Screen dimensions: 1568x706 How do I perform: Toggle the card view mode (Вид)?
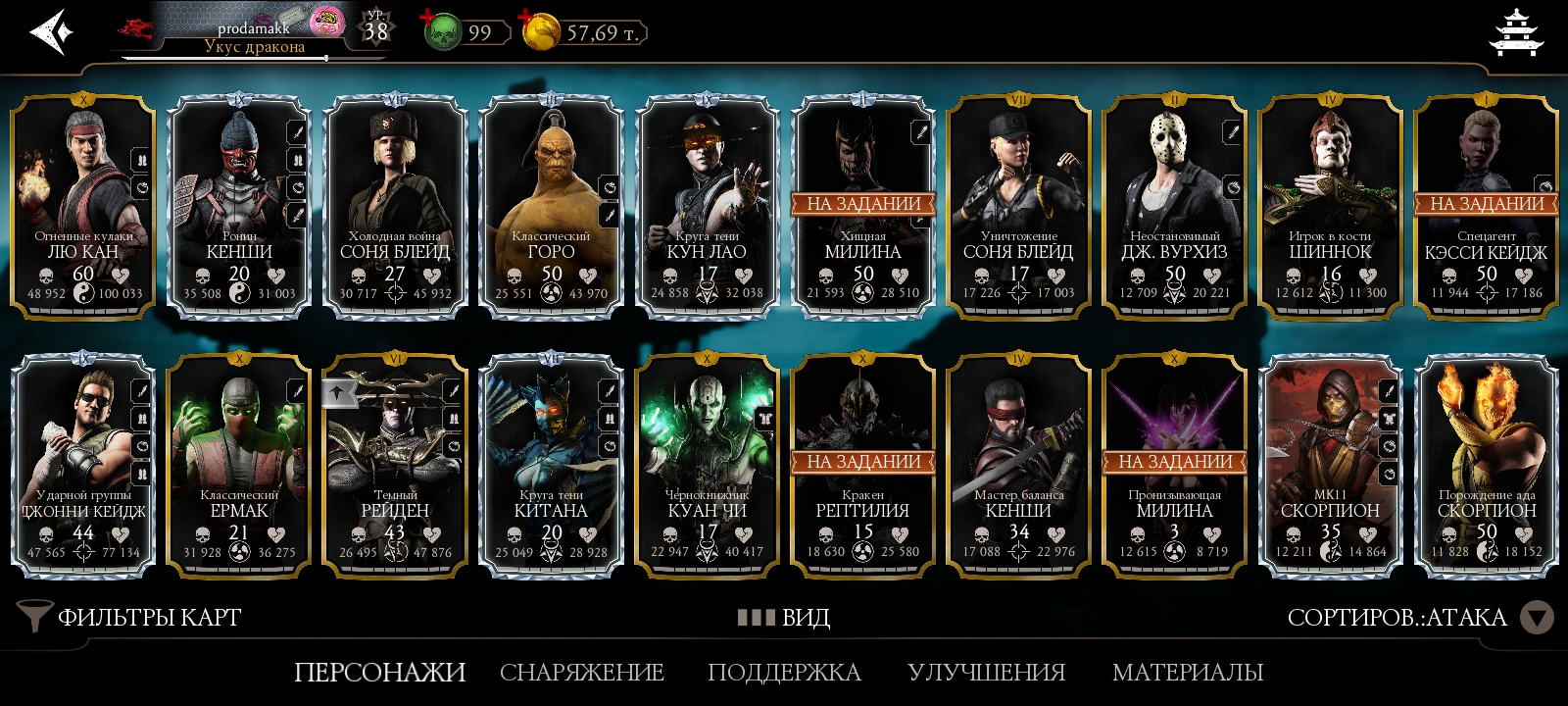tap(784, 617)
